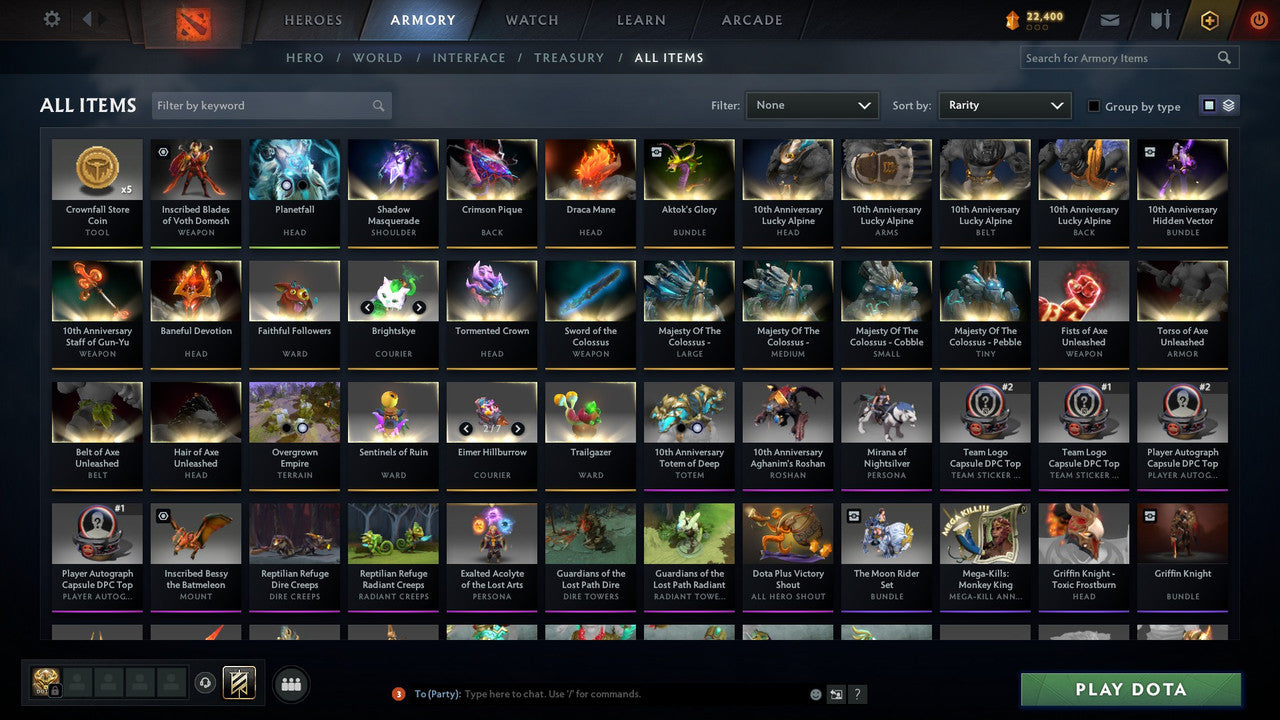Open the mail notification icon
This screenshot has width=1280, height=720.
(1110, 18)
